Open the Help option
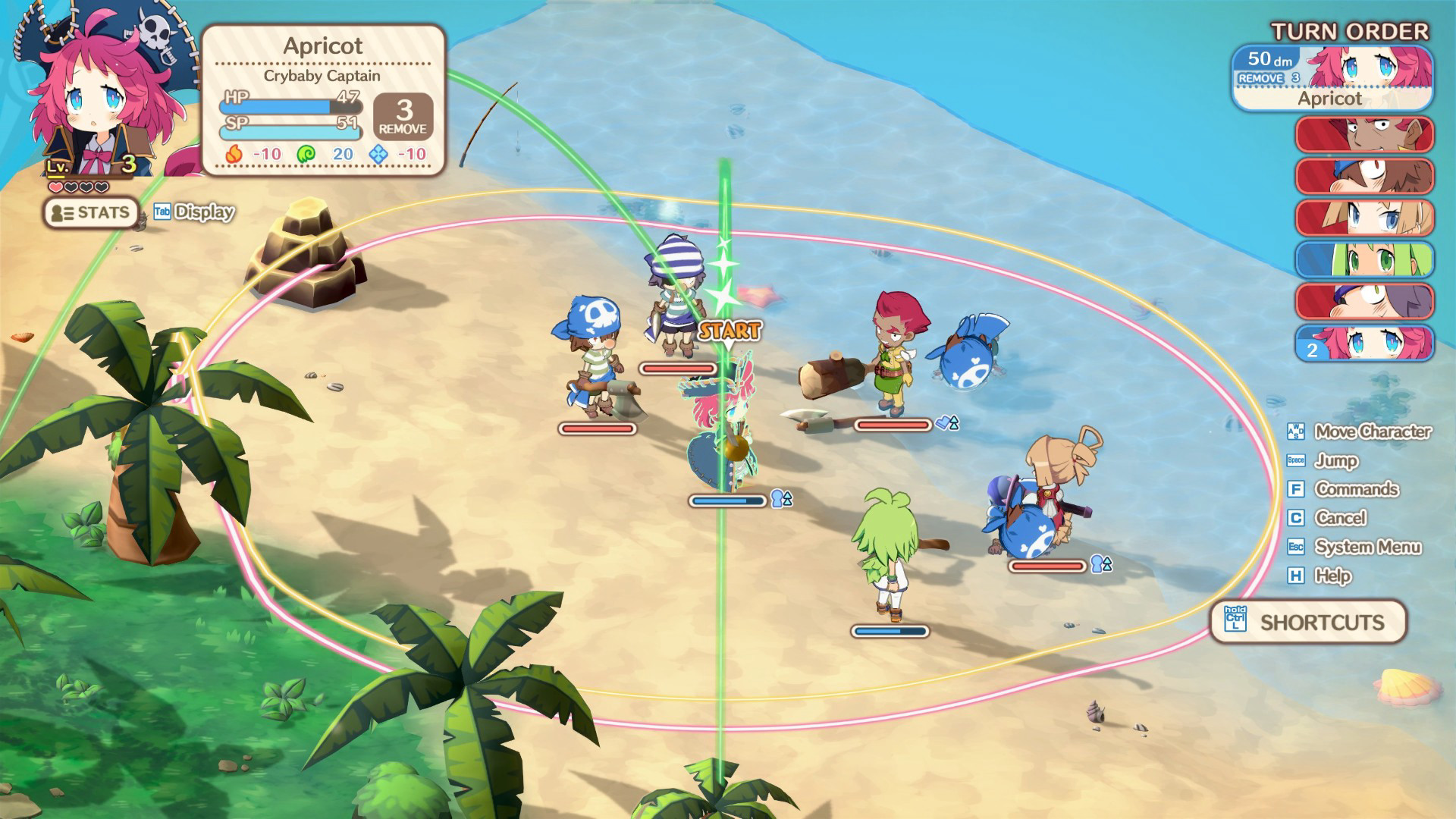The image size is (1456, 819). tap(1332, 576)
